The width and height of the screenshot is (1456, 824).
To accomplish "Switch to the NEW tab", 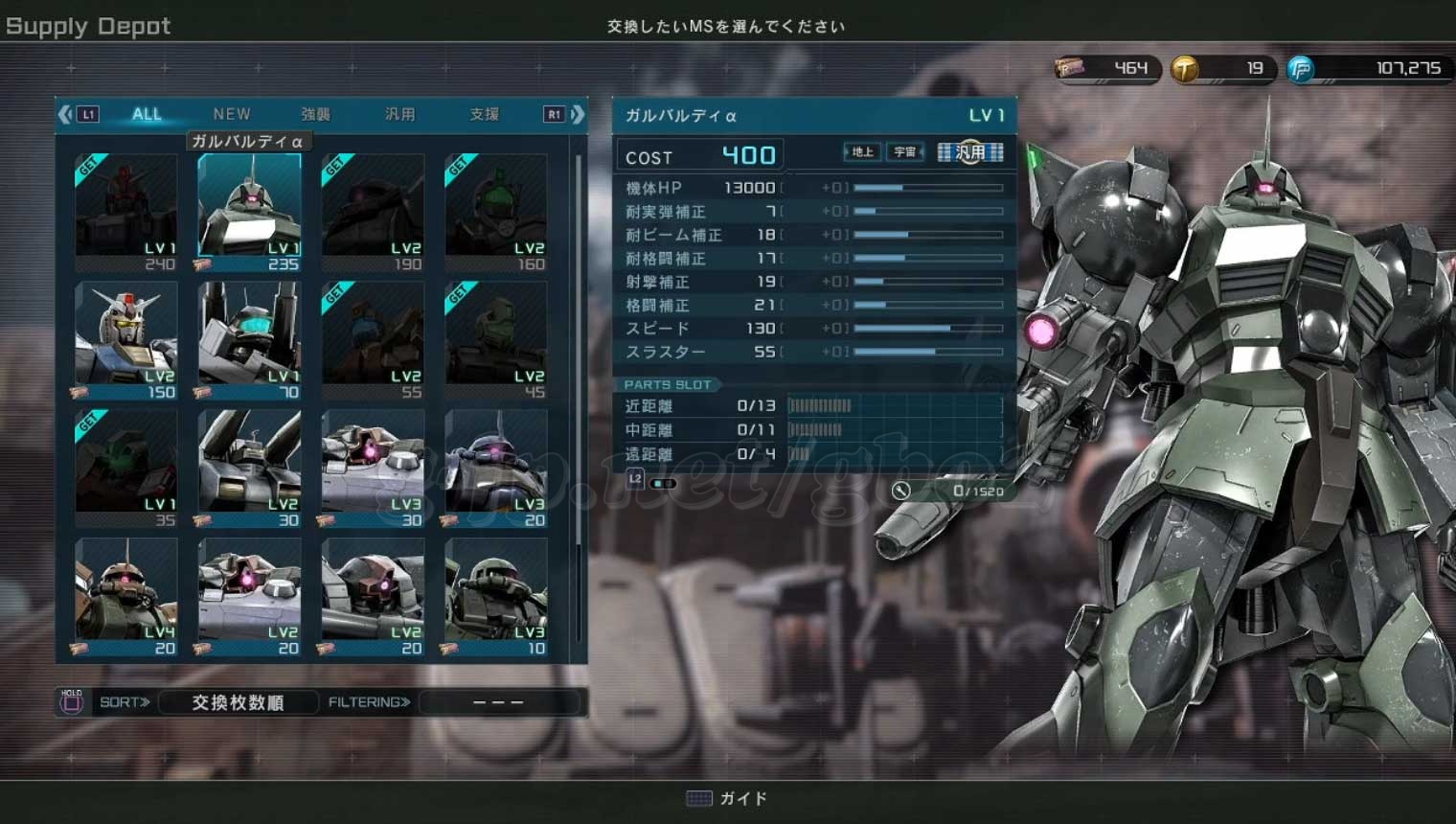I will pos(232,114).
